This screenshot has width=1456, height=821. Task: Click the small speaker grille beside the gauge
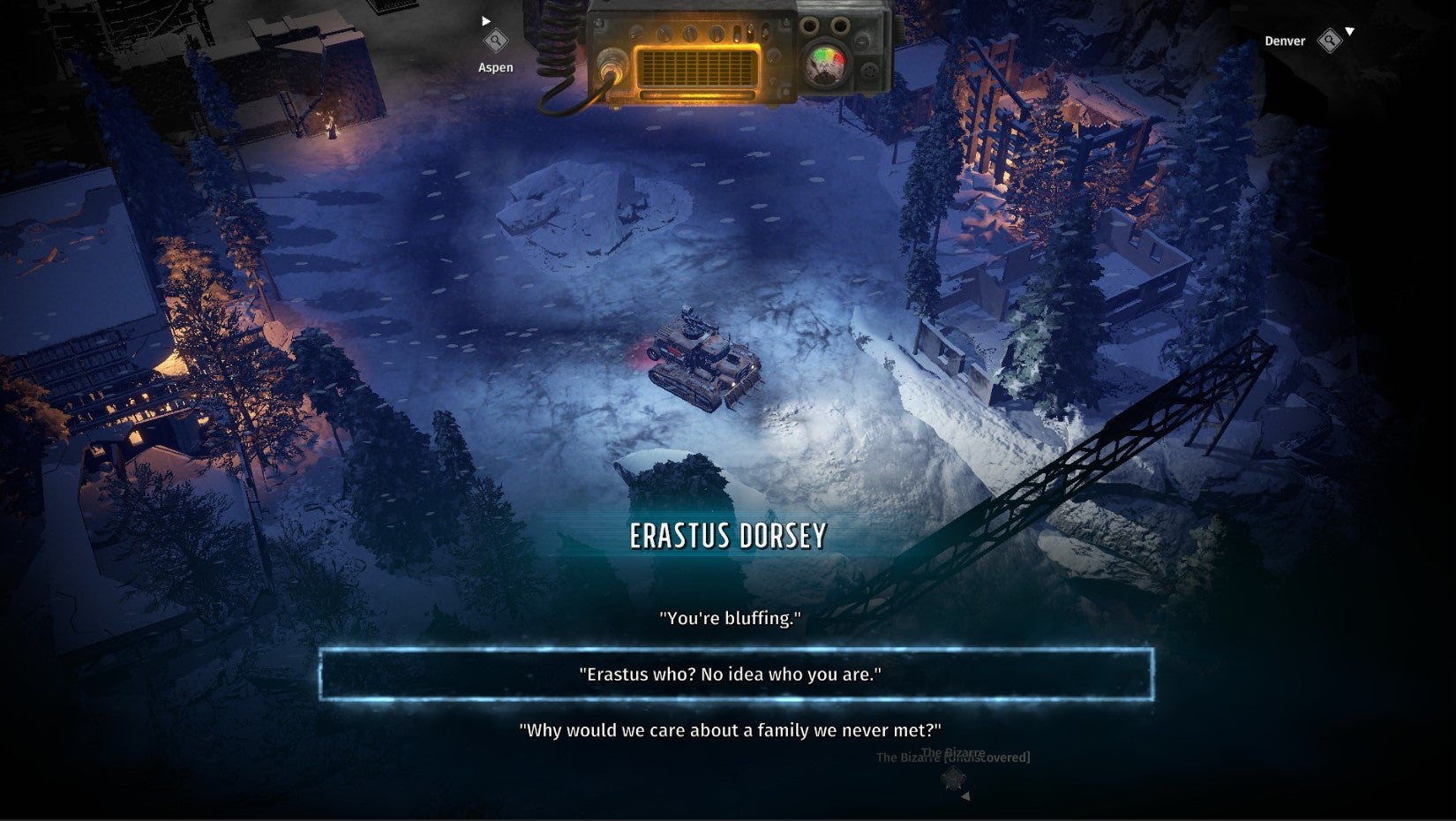coord(868,72)
